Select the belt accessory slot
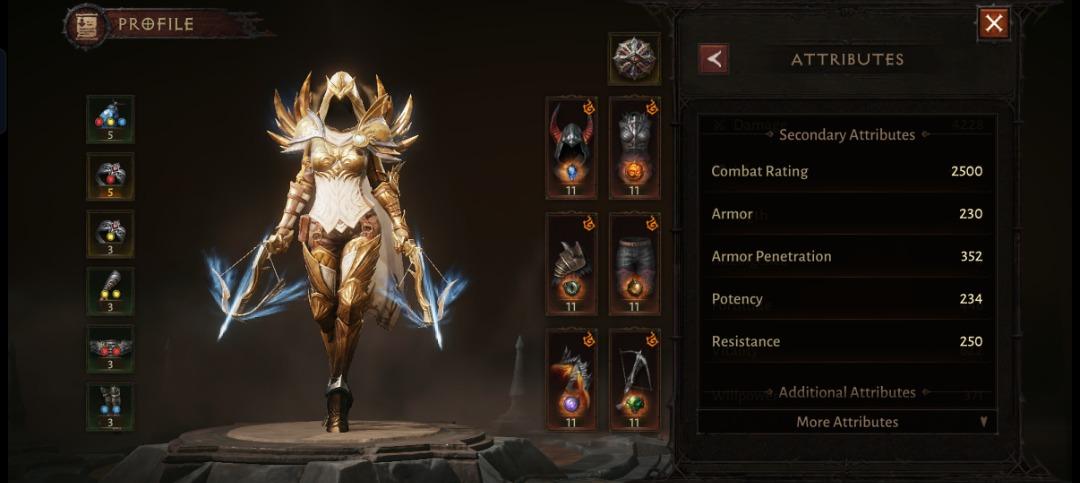 tap(110, 349)
